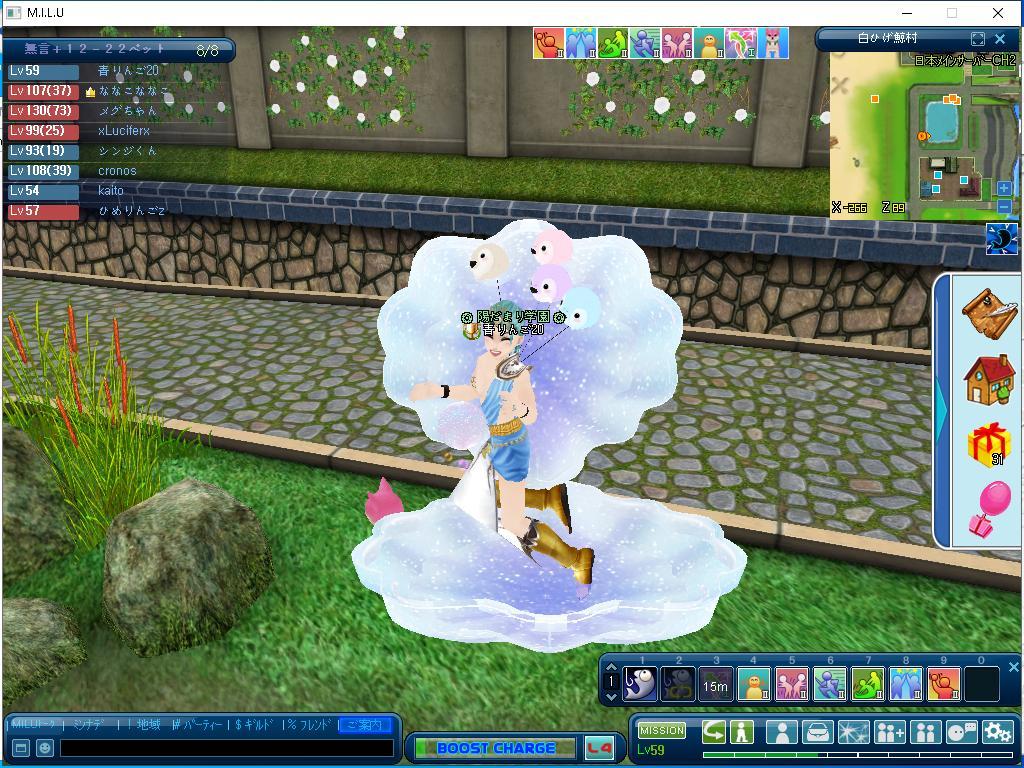Screen dimensions: 1024x768
Task: Open the gear settings menu
Action: tap(997, 732)
